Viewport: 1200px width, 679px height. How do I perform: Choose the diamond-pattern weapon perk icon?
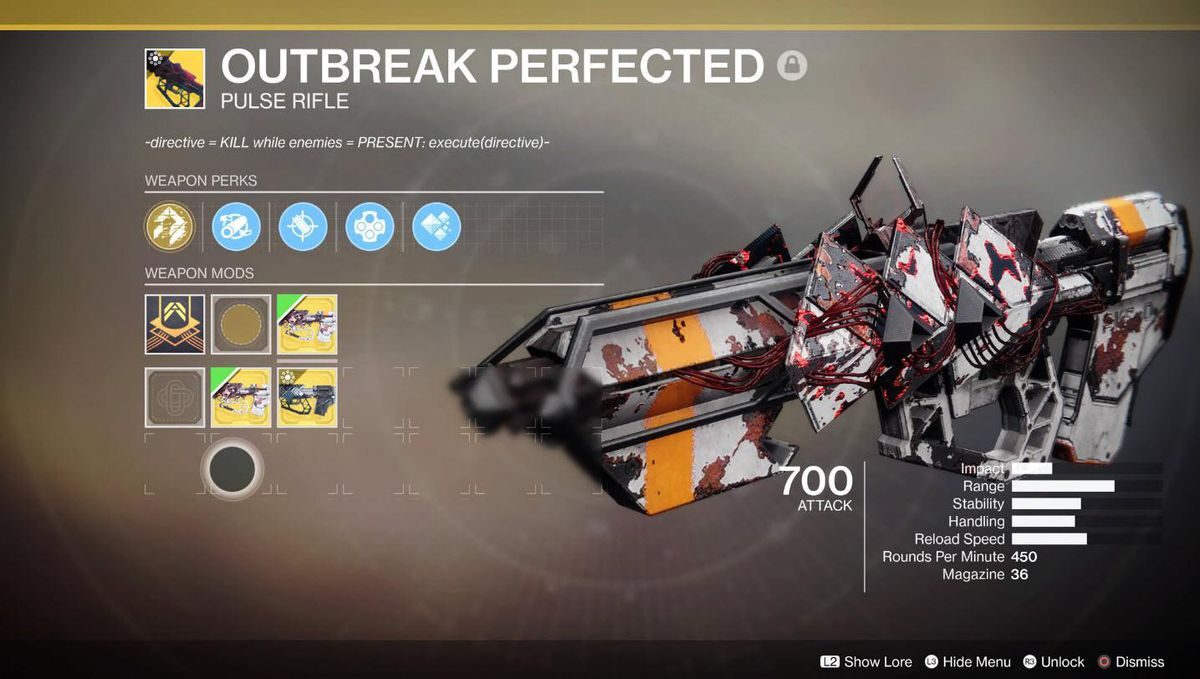[x=437, y=226]
